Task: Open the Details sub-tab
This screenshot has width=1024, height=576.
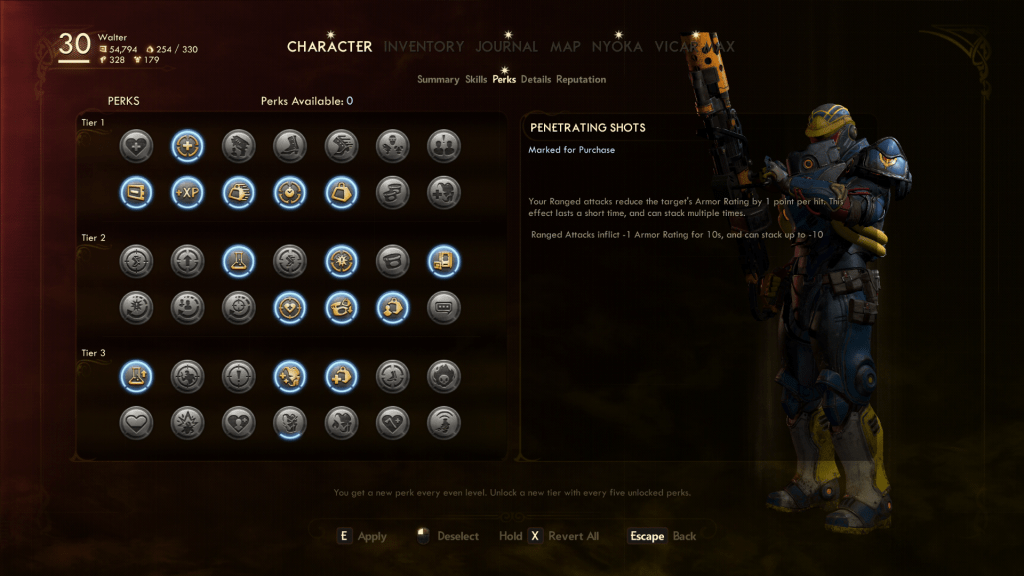Action: [536, 79]
